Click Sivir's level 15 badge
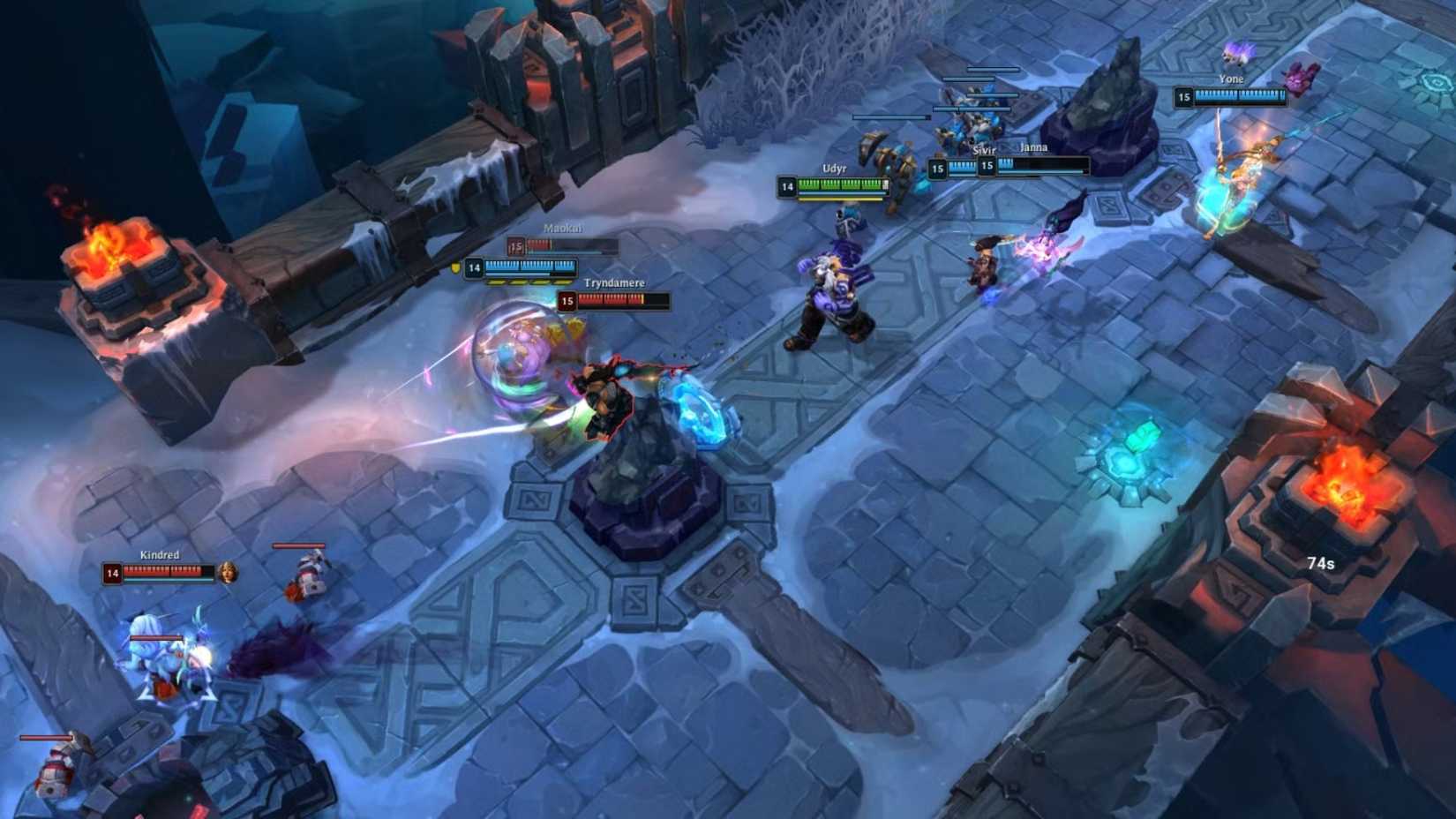Viewport: 1456px width, 819px height. 938,166
